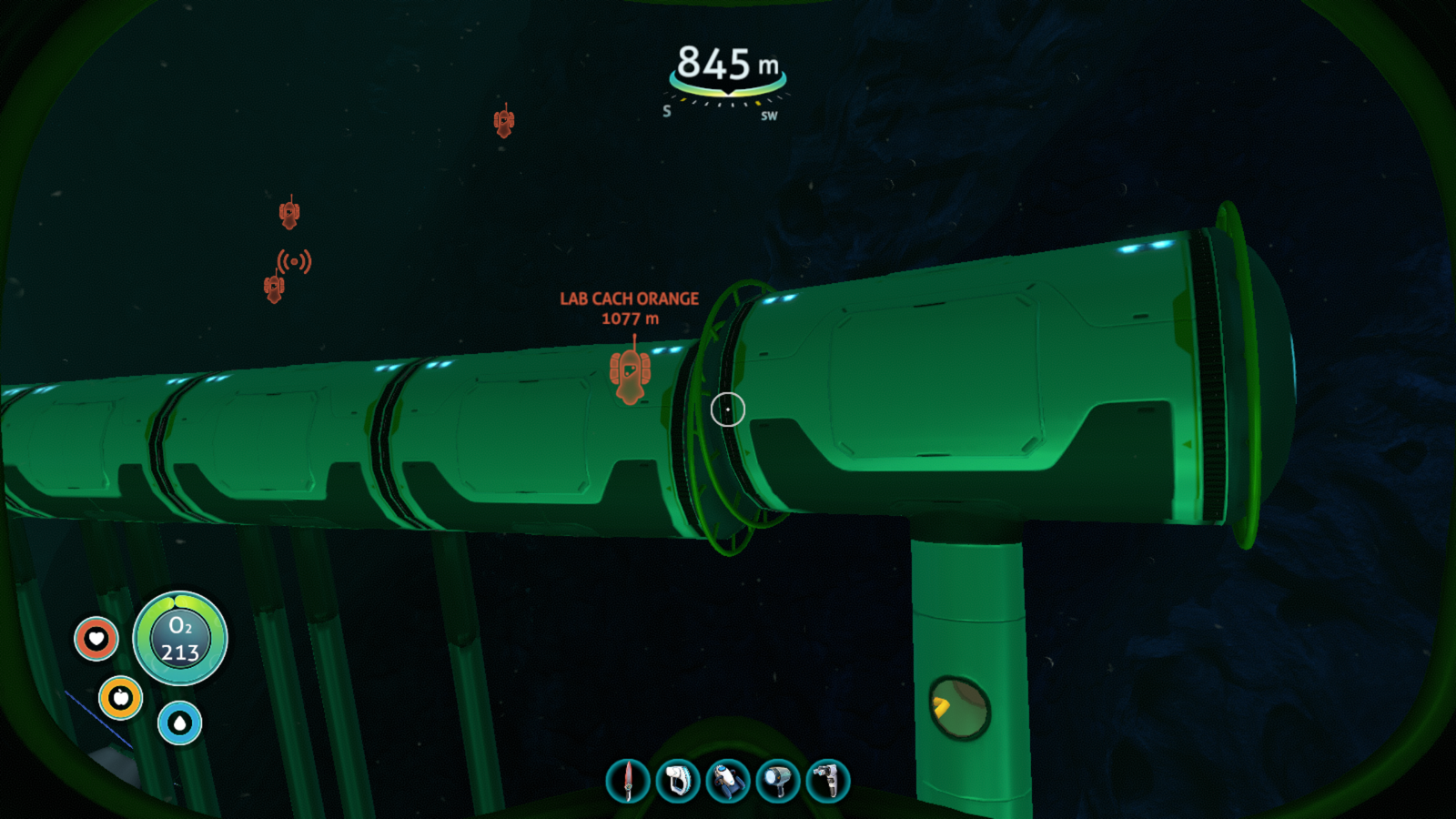Image resolution: width=1456 pixels, height=819 pixels.
Task: Select the flashlight in the hotbar
Action: coord(778,781)
